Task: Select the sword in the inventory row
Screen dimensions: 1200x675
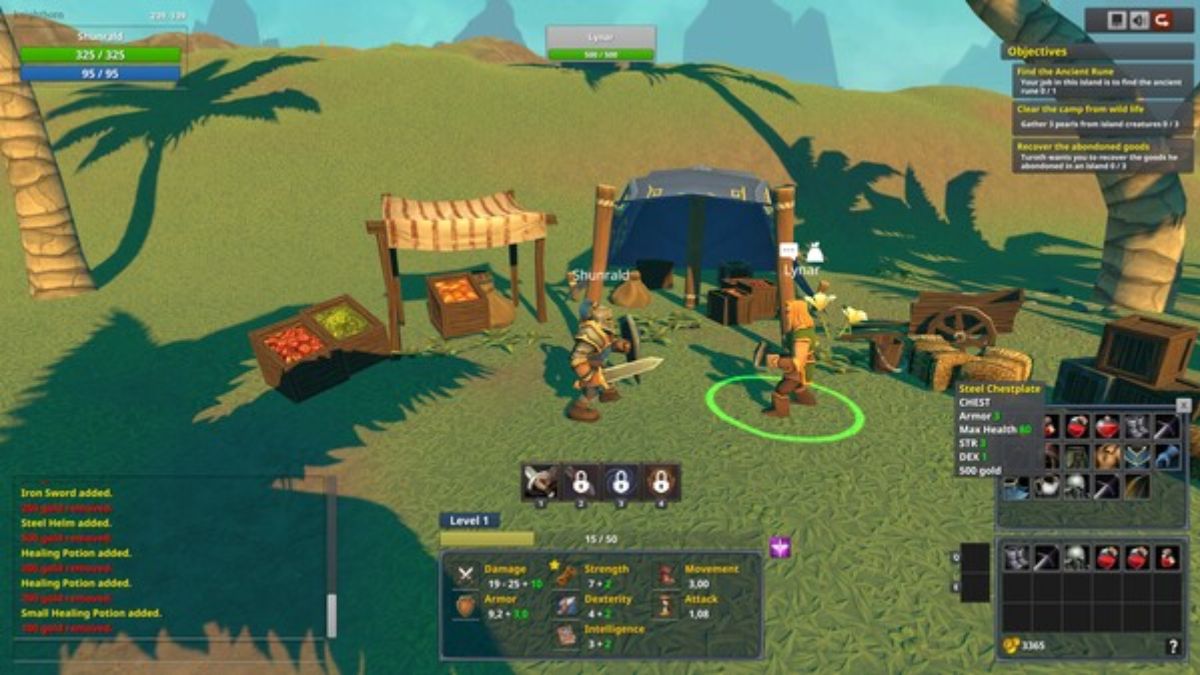Action: click(x=1046, y=558)
